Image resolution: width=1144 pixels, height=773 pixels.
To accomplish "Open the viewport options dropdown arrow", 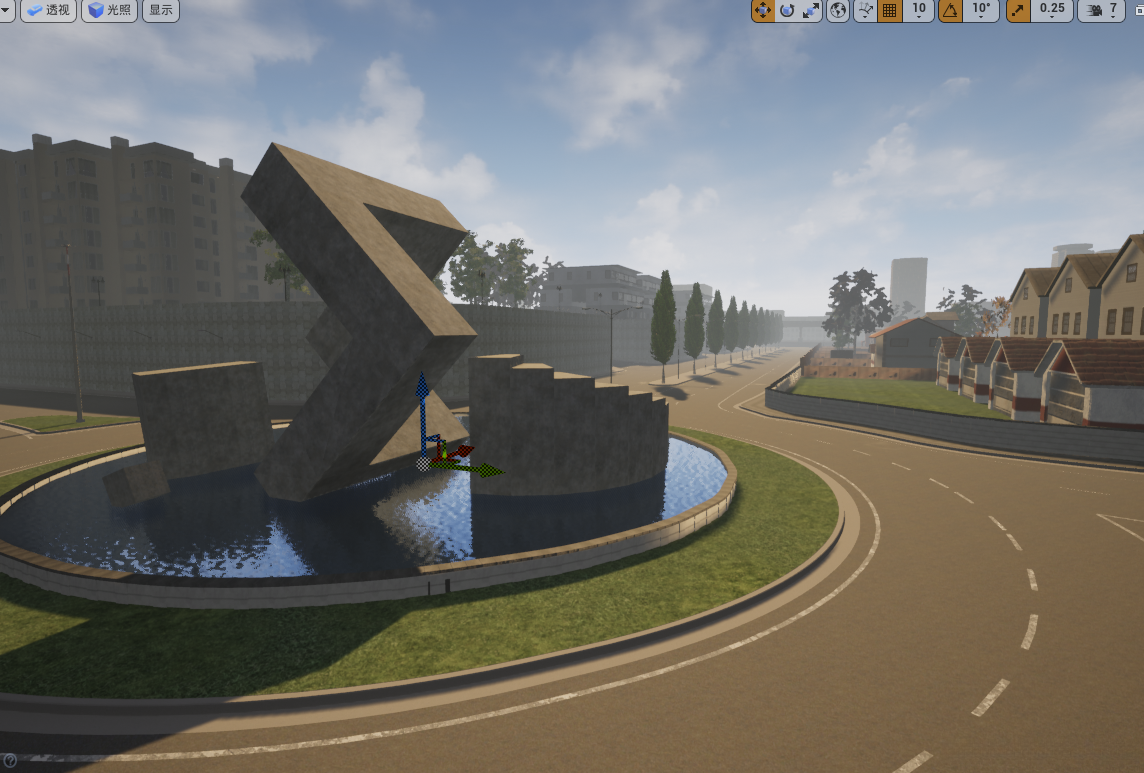I will [x=7, y=11].
